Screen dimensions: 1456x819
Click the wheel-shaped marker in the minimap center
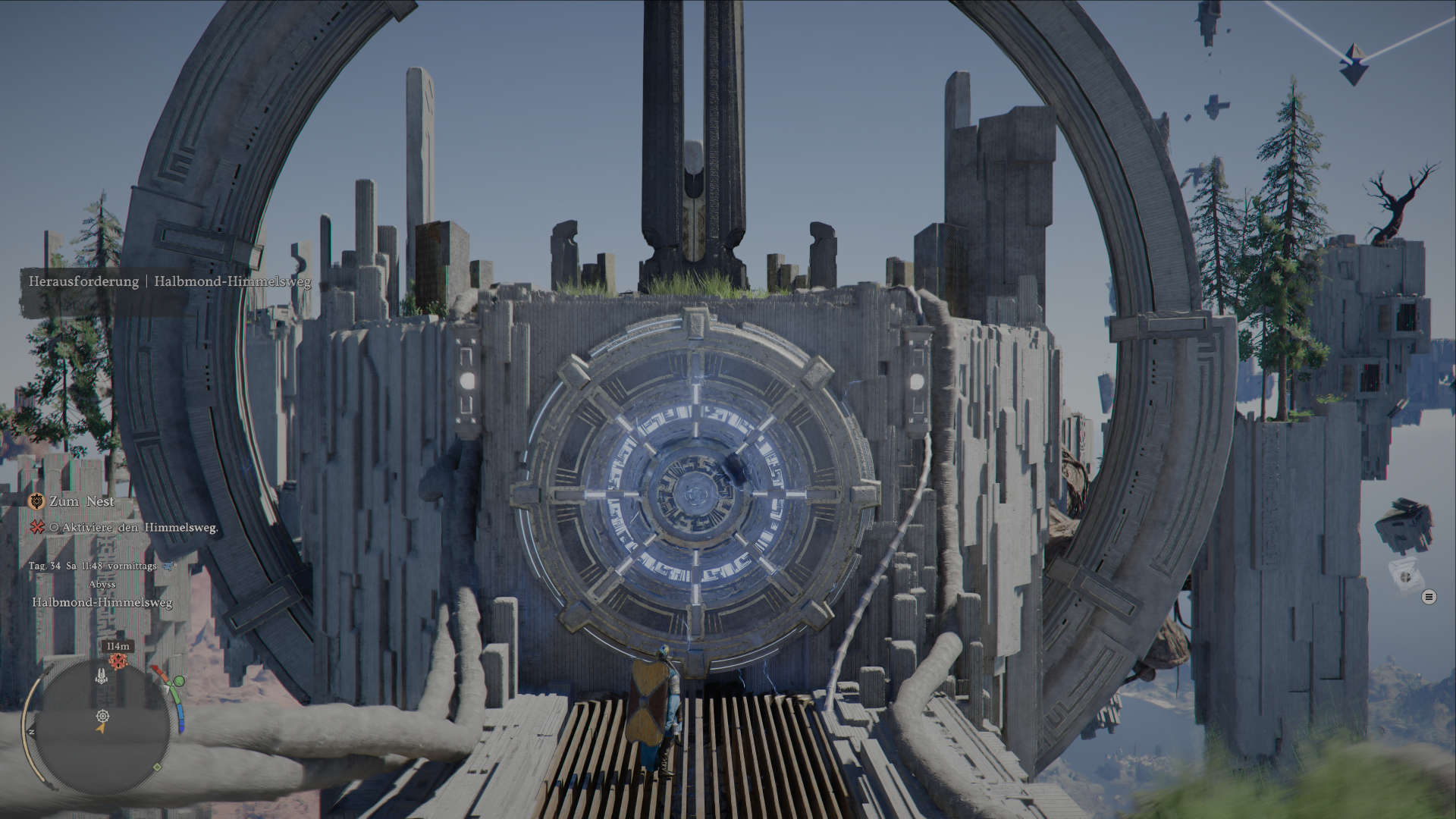[102, 715]
